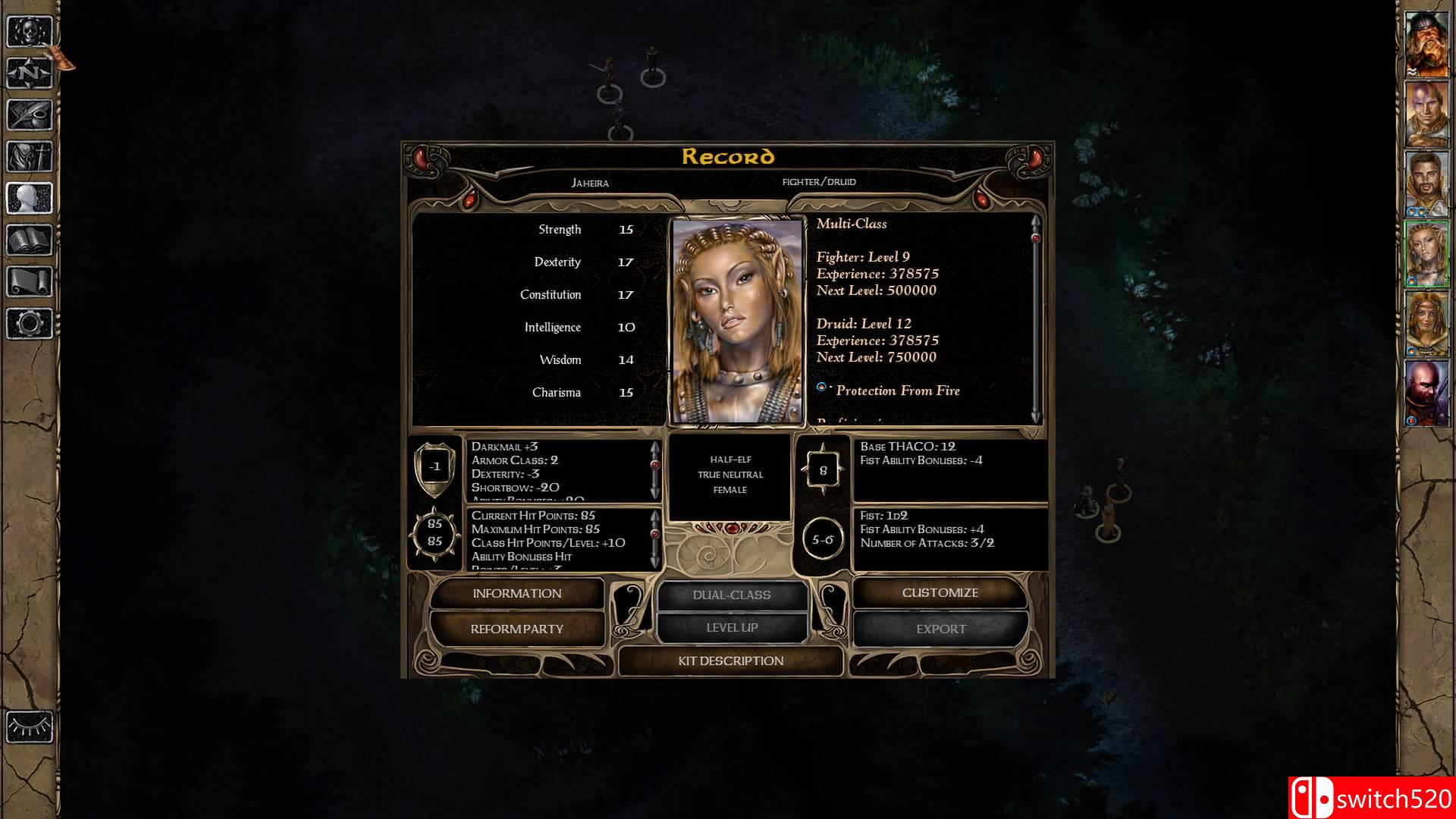
Task: Open the area map compass icon
Action: point(30,74)
